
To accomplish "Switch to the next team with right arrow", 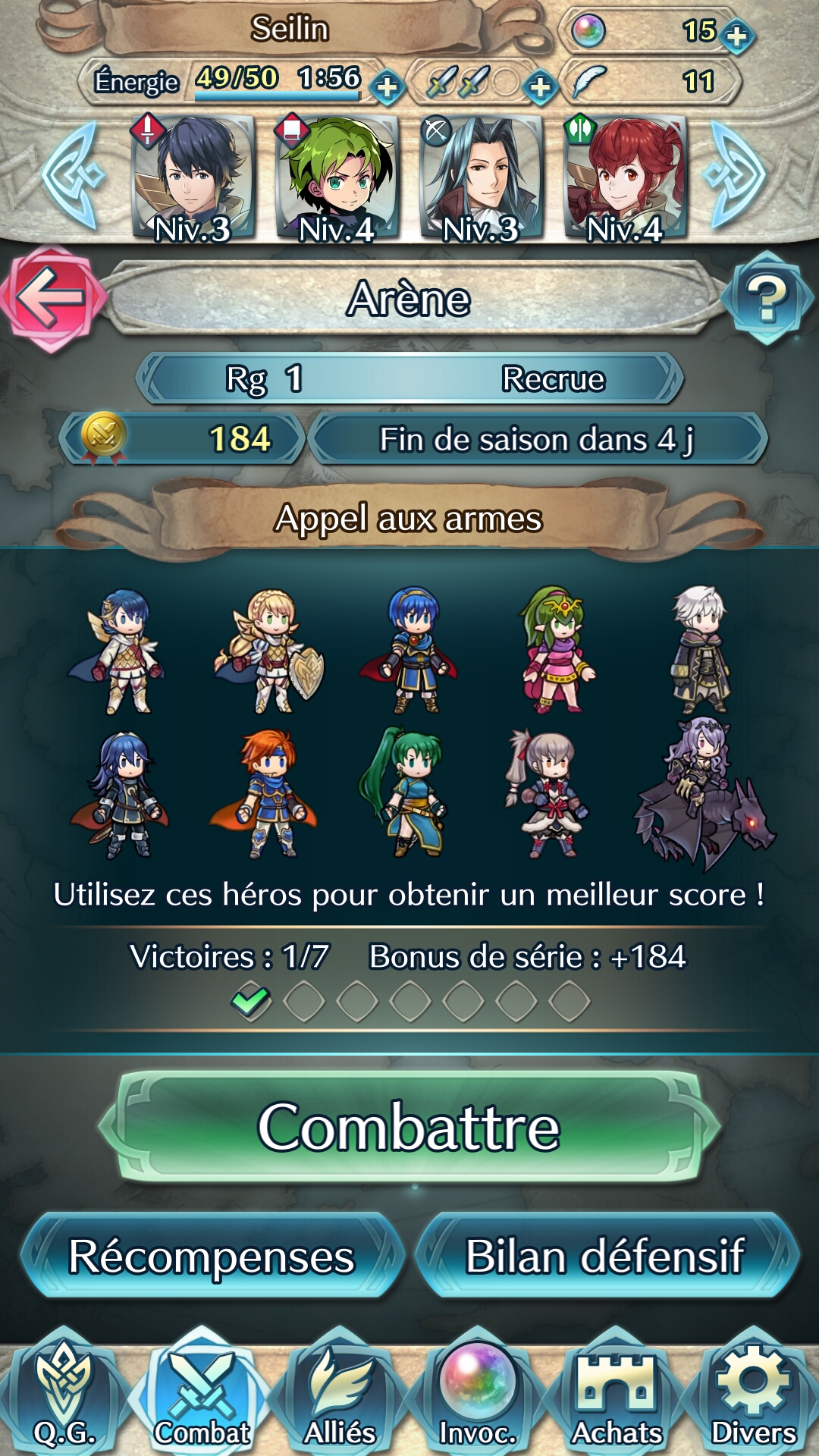I will point(736,176).
